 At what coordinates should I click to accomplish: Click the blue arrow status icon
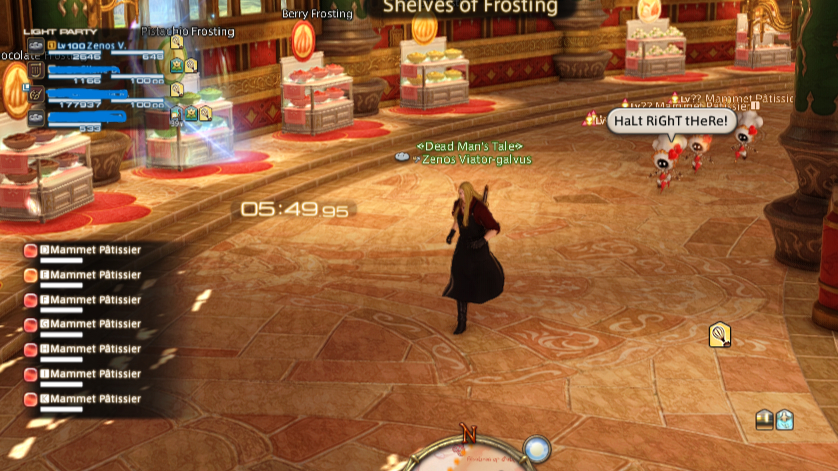(785, 420)
